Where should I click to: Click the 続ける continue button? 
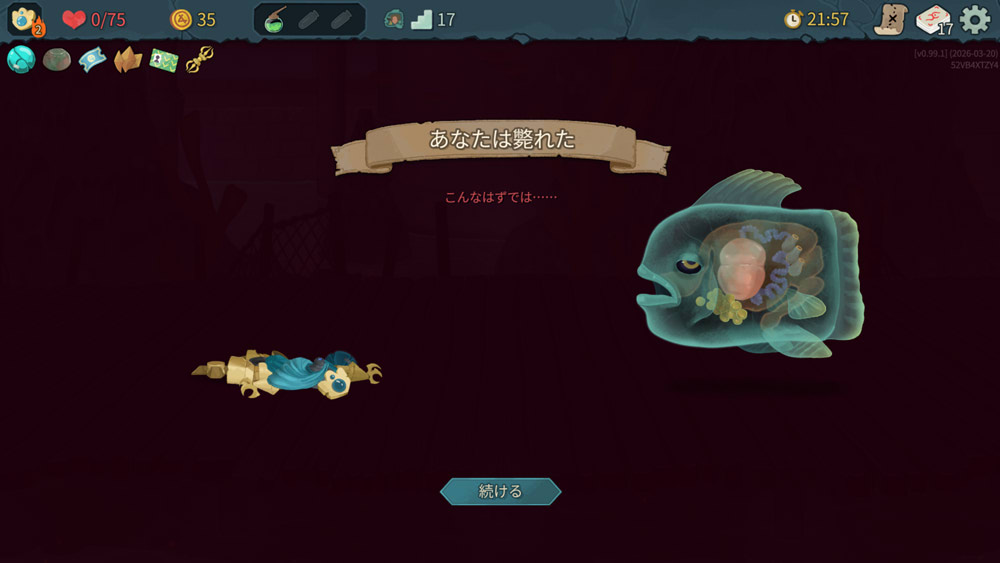[x=500, y=491]
